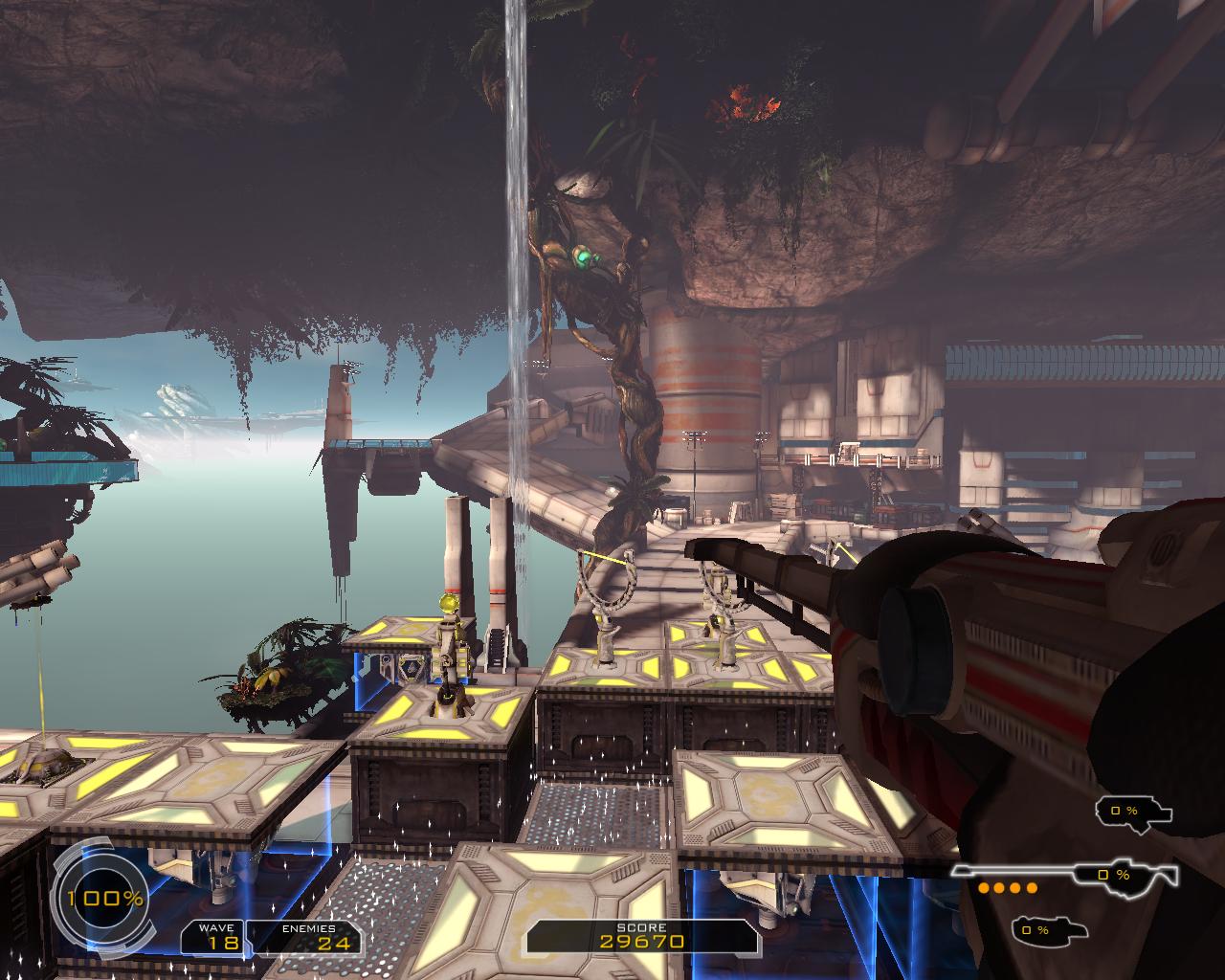Select the small rounded weapon icon below the sniper
Image resolution: width=1225 pixels, height=980 pixels.
1047,929
